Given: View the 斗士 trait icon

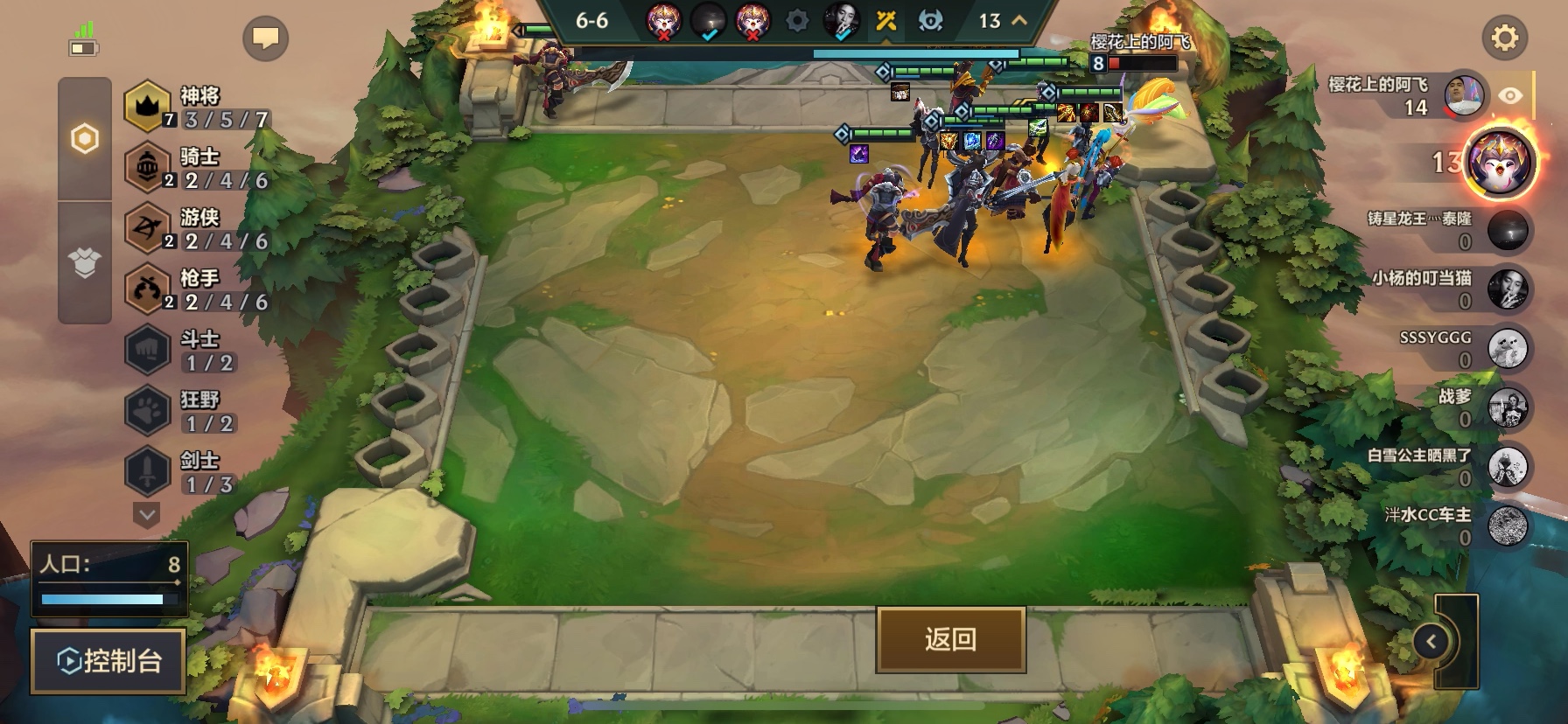Looking at the screenshot, I should [x=147, y=348].
